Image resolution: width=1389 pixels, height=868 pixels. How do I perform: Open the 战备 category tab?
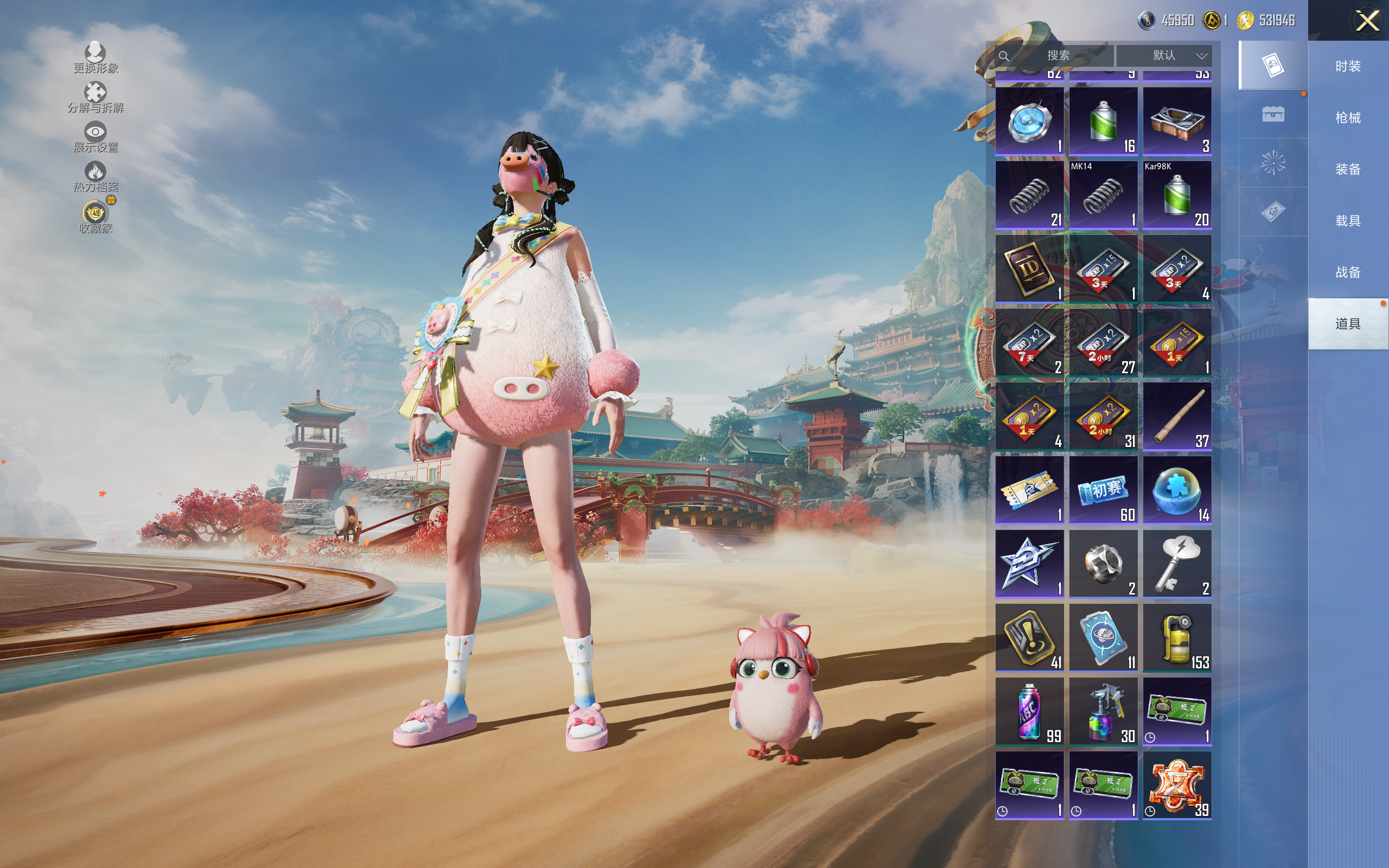1347,272
